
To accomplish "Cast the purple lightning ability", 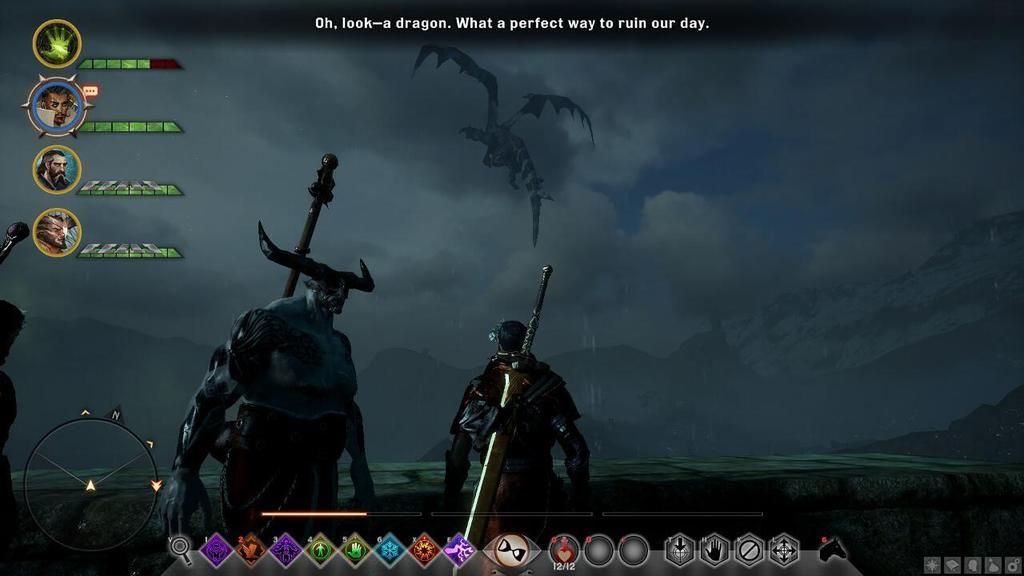I will point(459,550).
